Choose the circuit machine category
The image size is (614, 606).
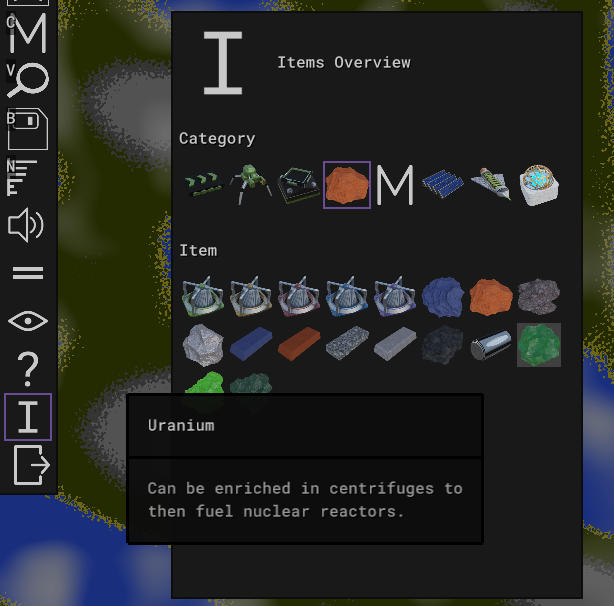299,185
